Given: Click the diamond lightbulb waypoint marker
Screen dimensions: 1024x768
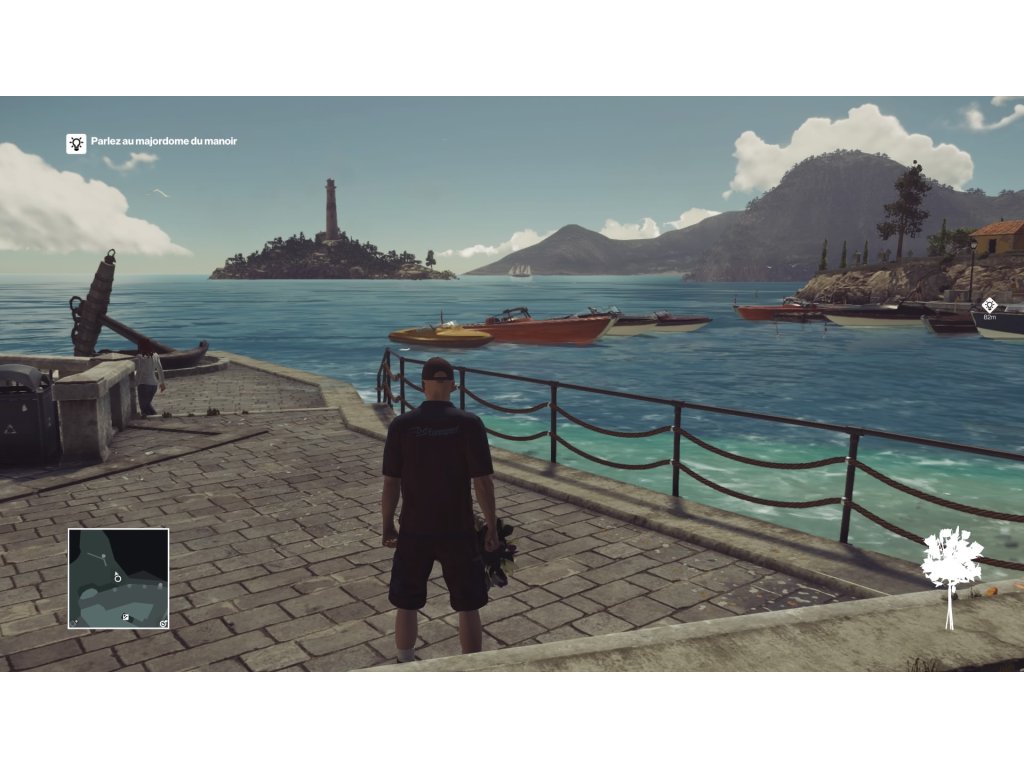Looking at the screenshot, I should click(989, 305).
